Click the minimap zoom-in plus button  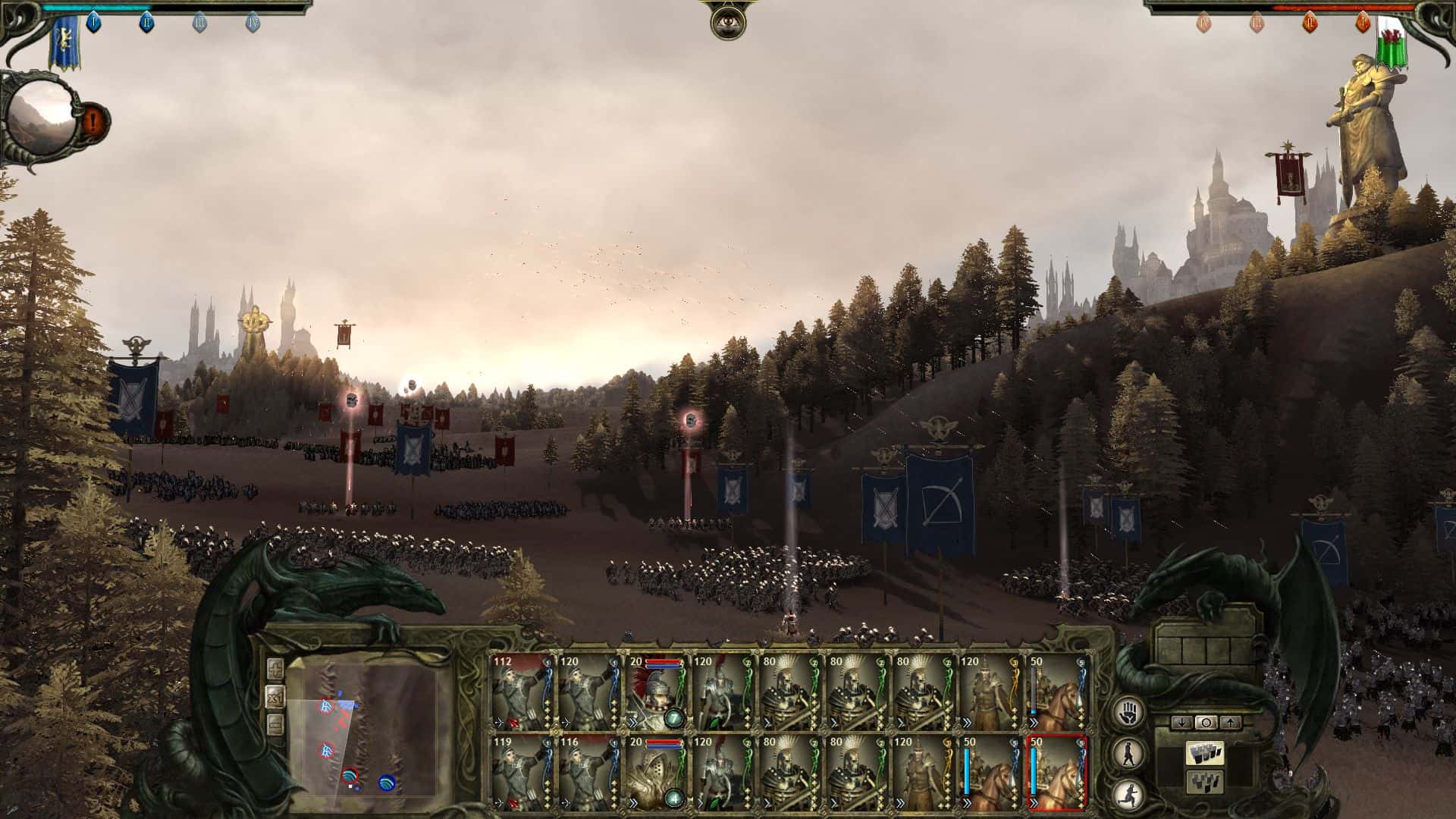coord(276,669)
